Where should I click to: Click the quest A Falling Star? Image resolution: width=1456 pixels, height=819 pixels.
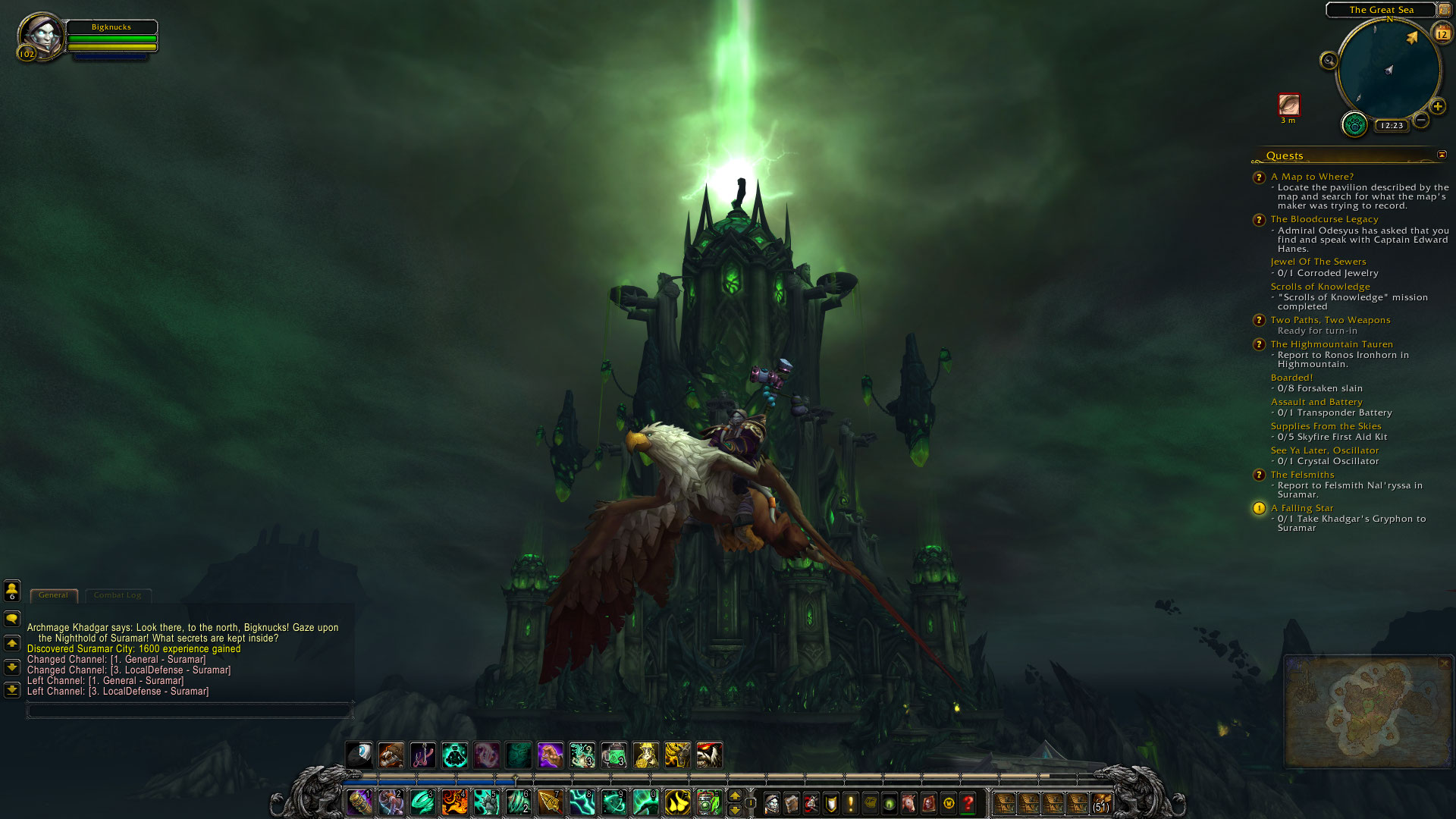pos(1303,508)
